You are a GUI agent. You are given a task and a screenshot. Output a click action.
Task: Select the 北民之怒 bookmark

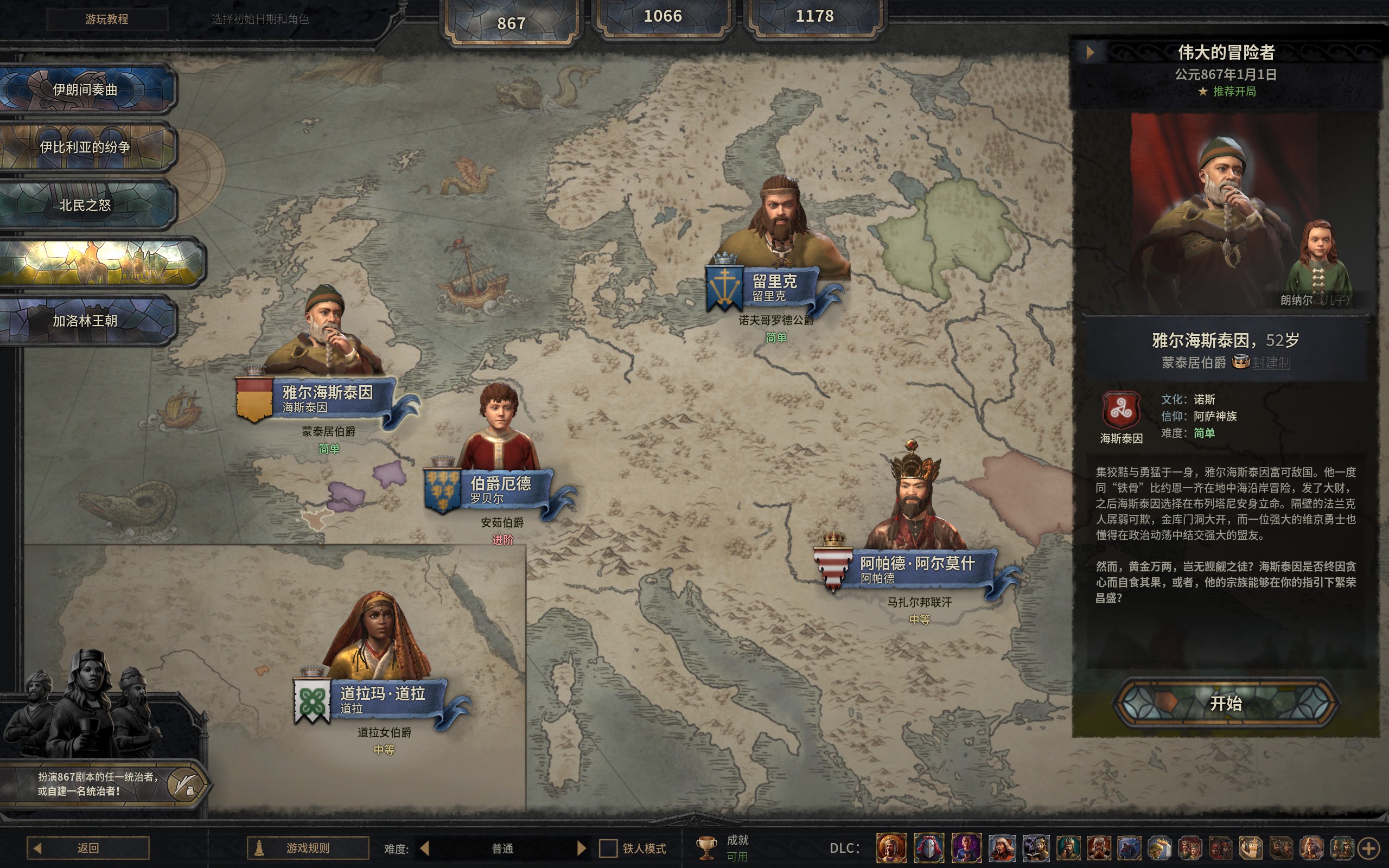click(x=86, y=205)
